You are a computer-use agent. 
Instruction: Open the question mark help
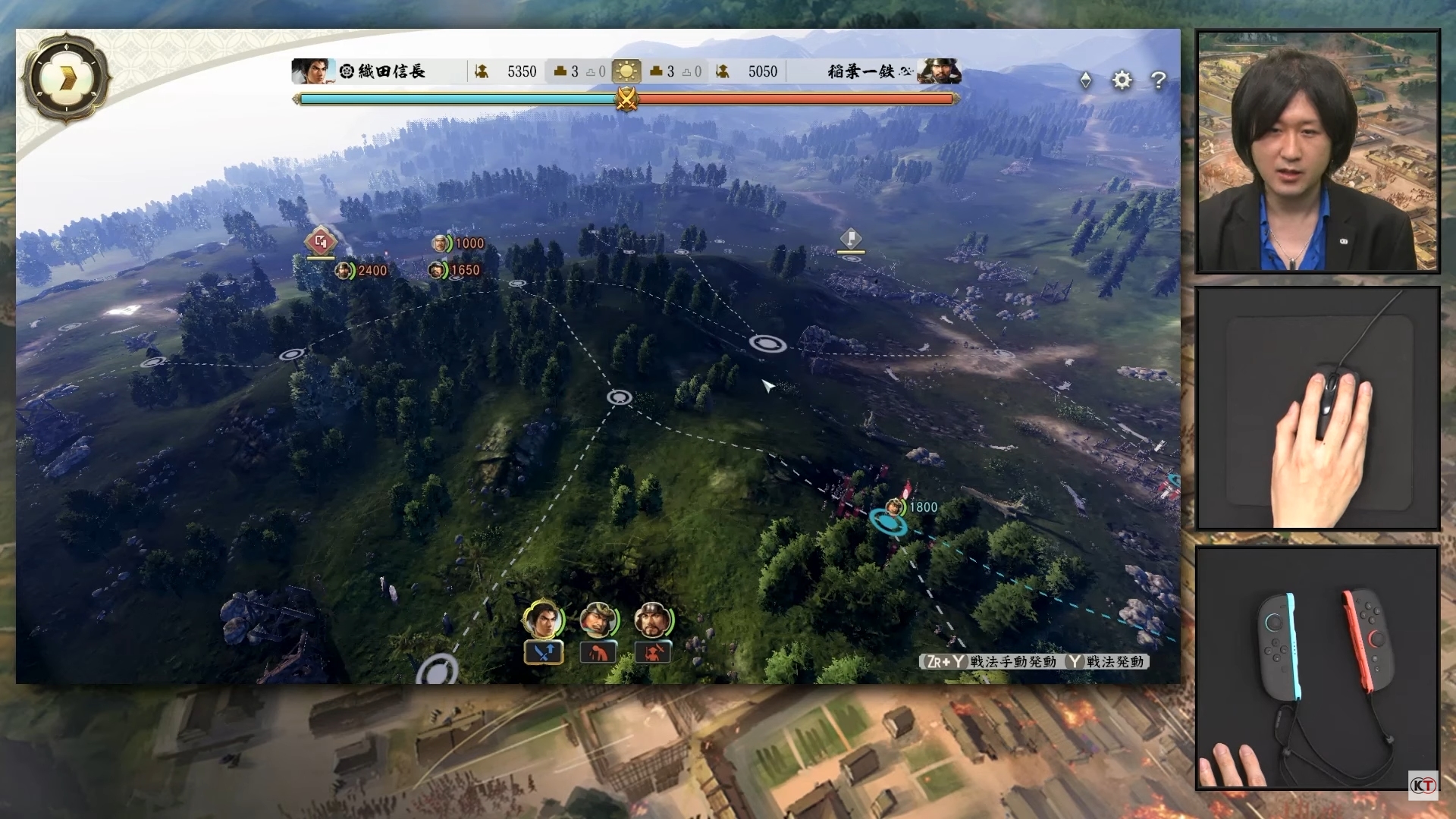tap(1158, 80)
